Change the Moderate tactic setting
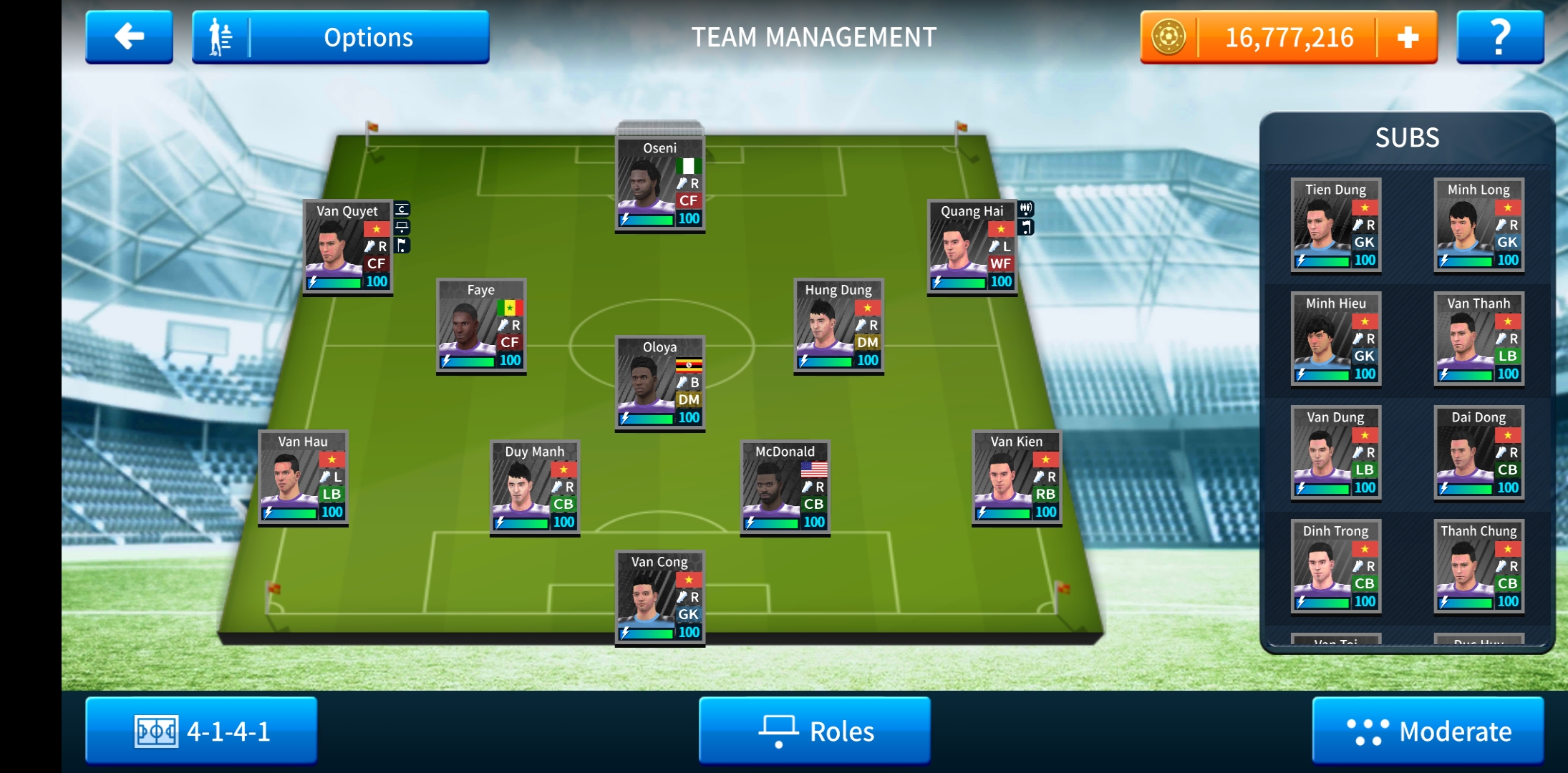This screenshot has width=1568, height=773. coord(1428,731)
